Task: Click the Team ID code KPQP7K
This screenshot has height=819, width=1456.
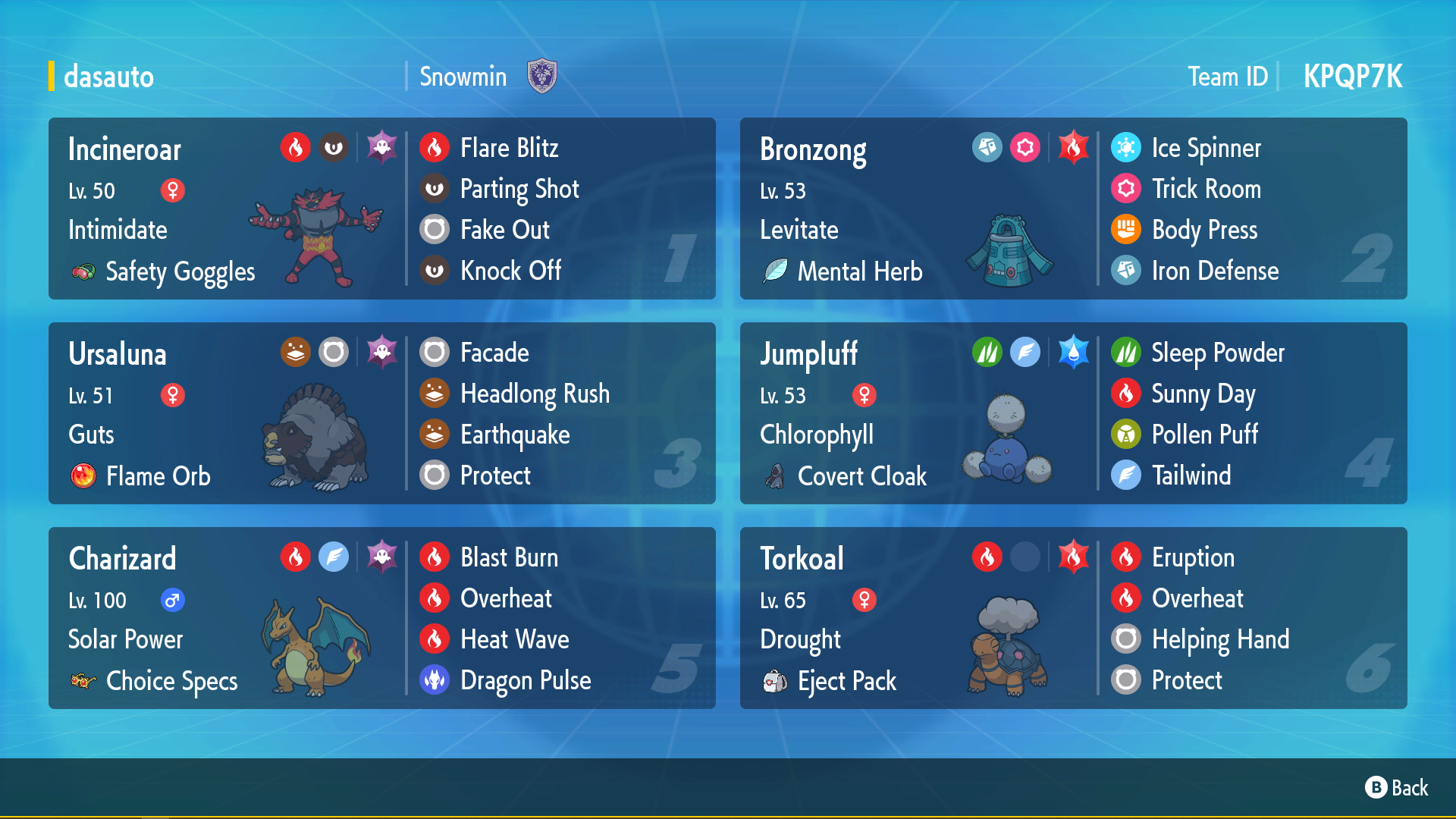Action: point(1353,77)
